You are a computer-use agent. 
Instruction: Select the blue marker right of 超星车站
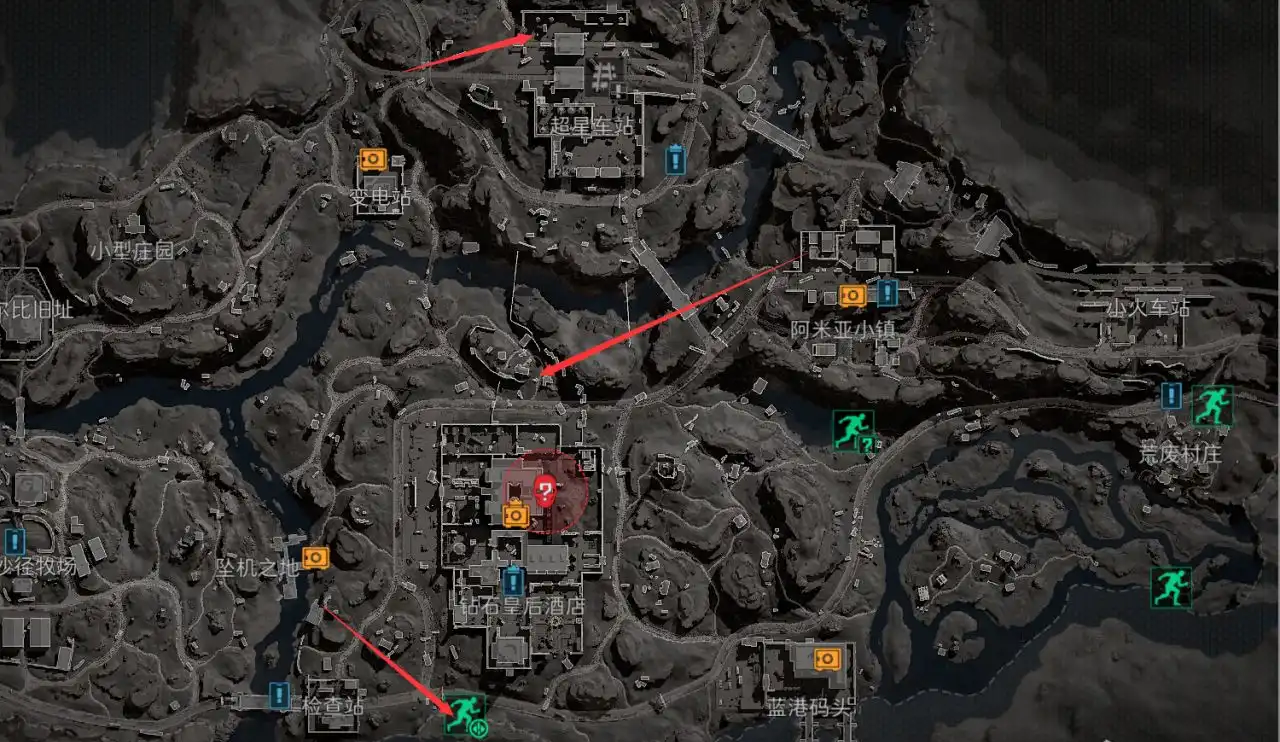click(676, 159)
